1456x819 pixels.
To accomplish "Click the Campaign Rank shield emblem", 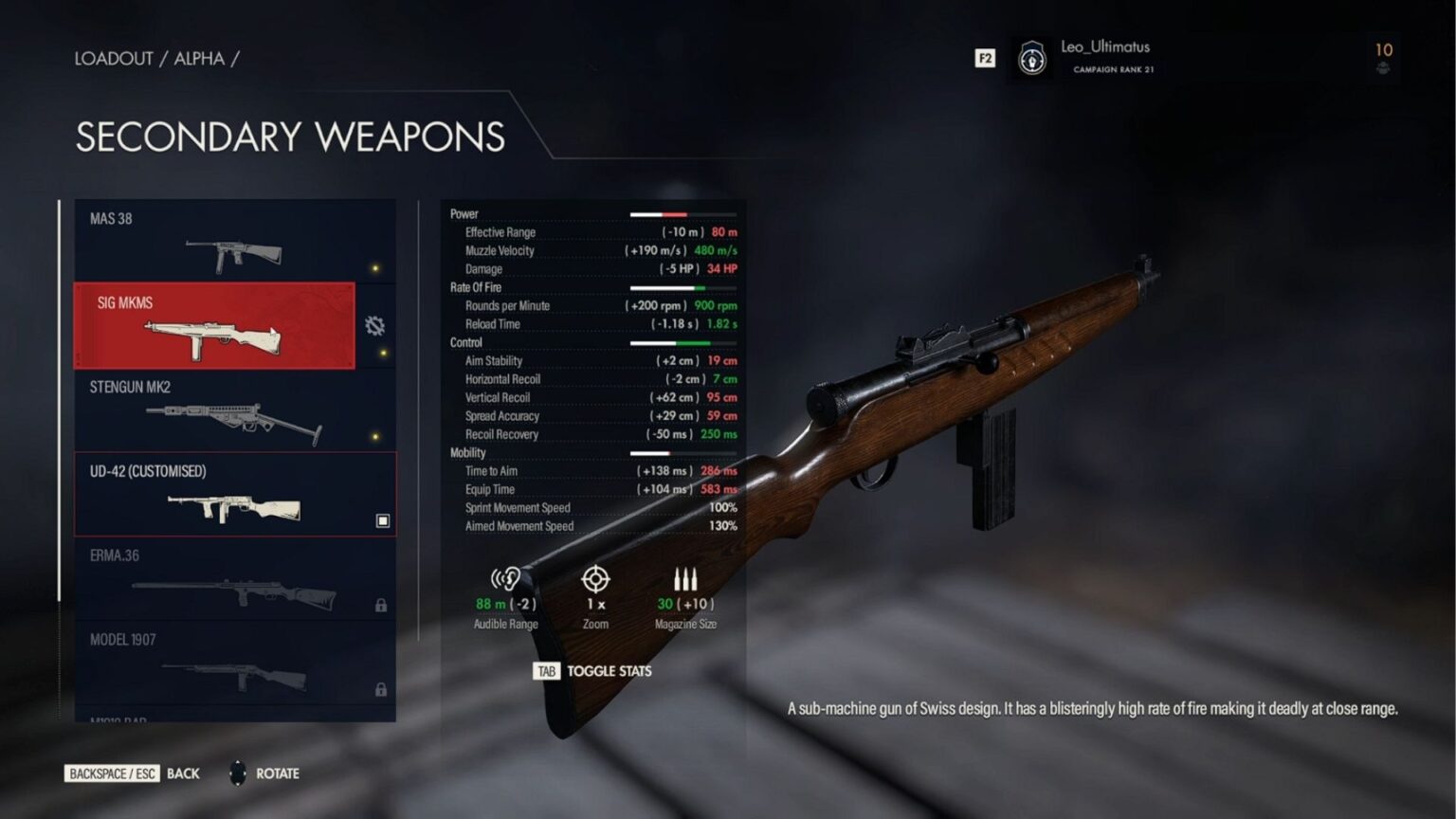I will [x=1030, y=59].
